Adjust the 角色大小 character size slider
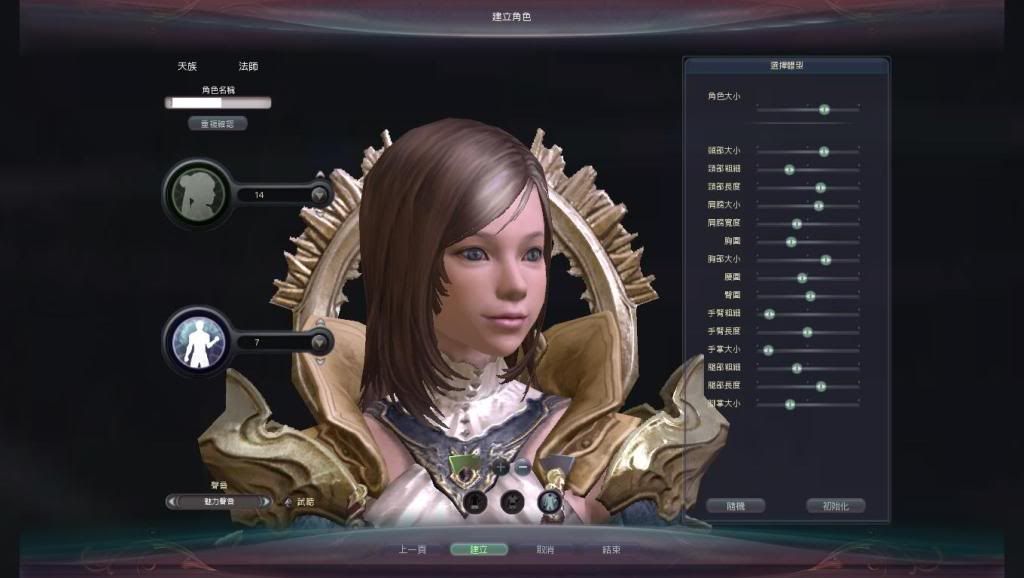This screenshot has height=578, width=1024. 824,109
